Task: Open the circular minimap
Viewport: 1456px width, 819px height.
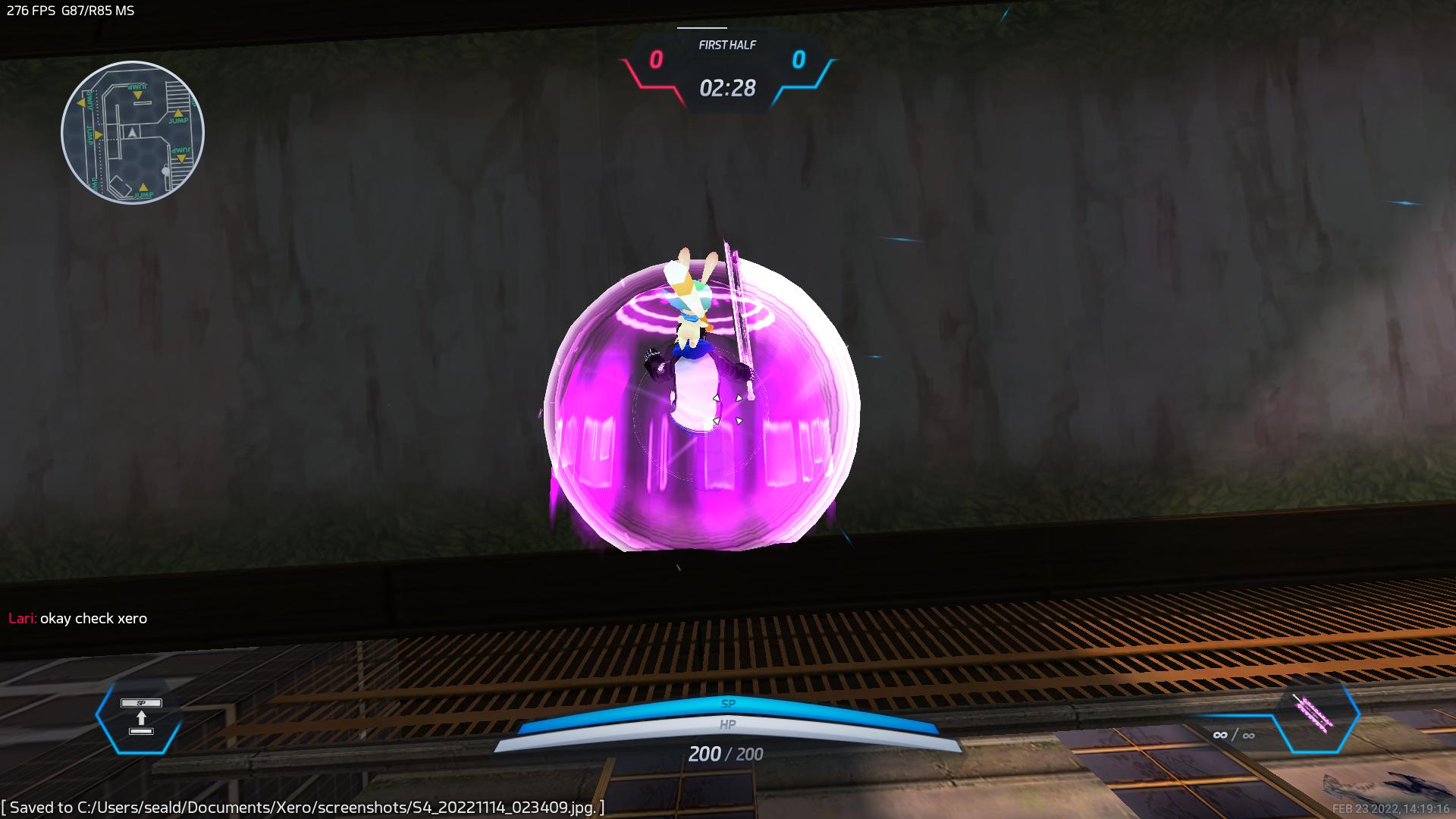Action: tap(133, 133)
